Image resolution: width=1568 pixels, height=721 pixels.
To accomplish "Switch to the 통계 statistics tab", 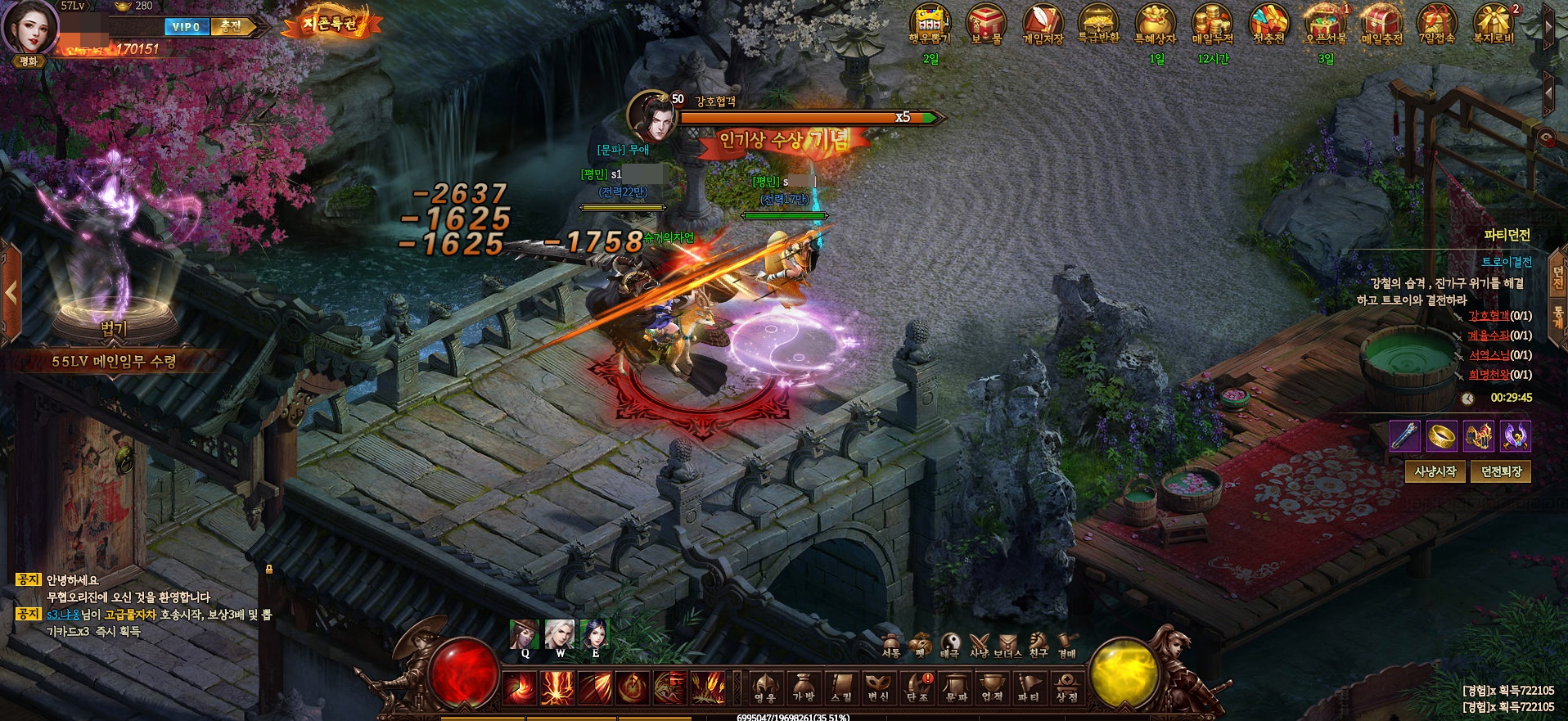I will (1558, 316).
